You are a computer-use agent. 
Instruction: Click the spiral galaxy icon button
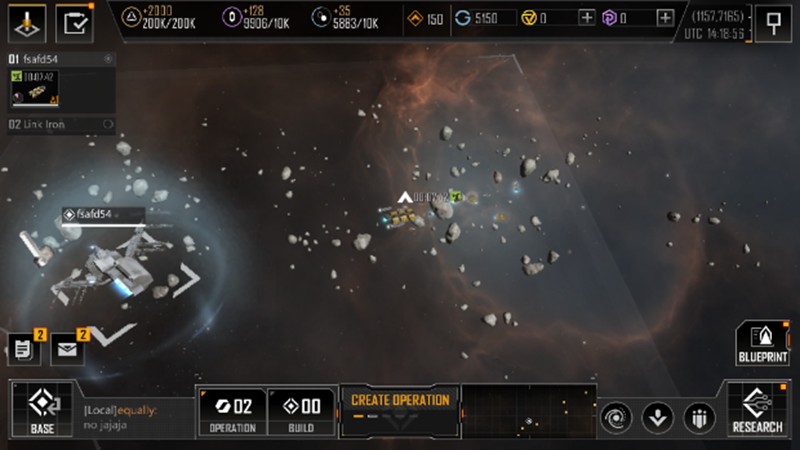point(617,416)
